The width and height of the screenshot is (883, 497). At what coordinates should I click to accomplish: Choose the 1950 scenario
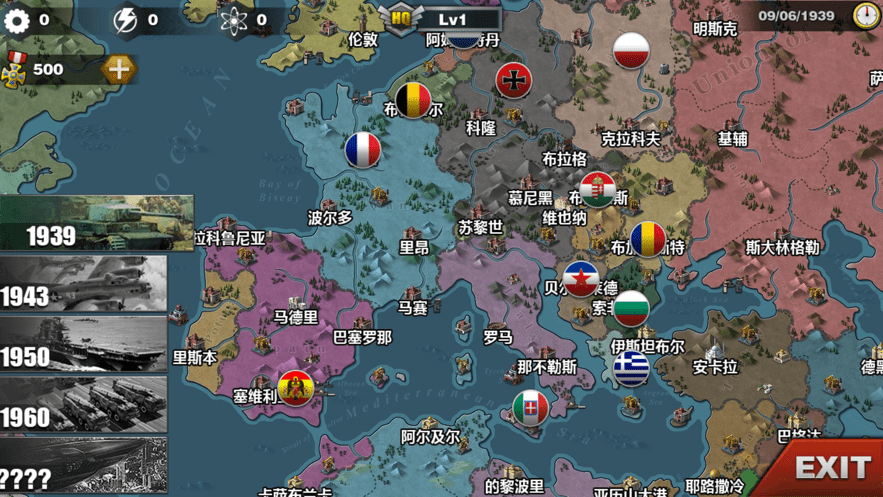tap(83, 344)
